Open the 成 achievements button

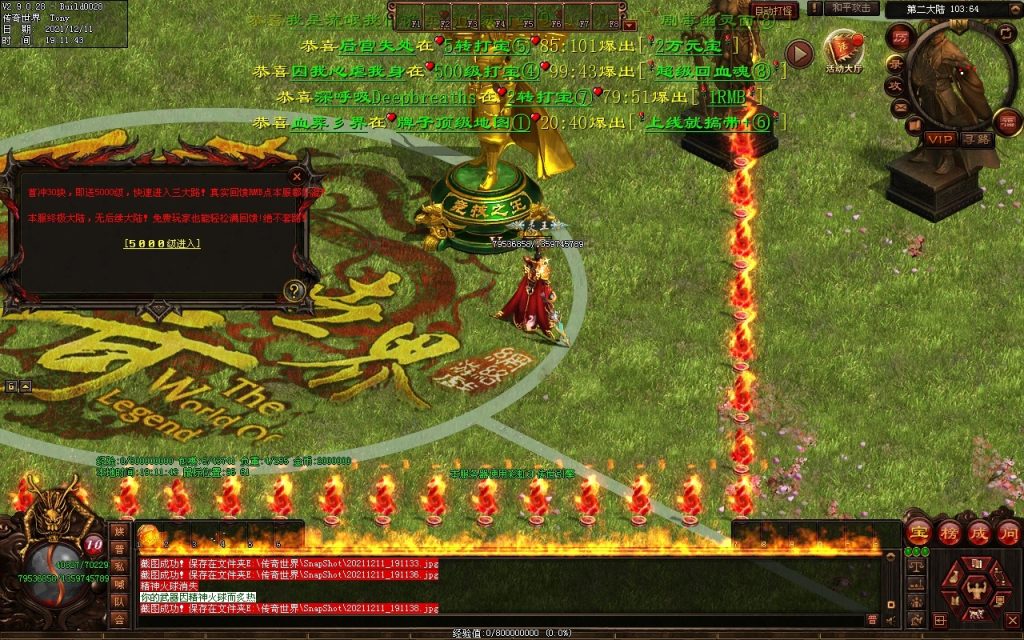click(x=978, y=532)
